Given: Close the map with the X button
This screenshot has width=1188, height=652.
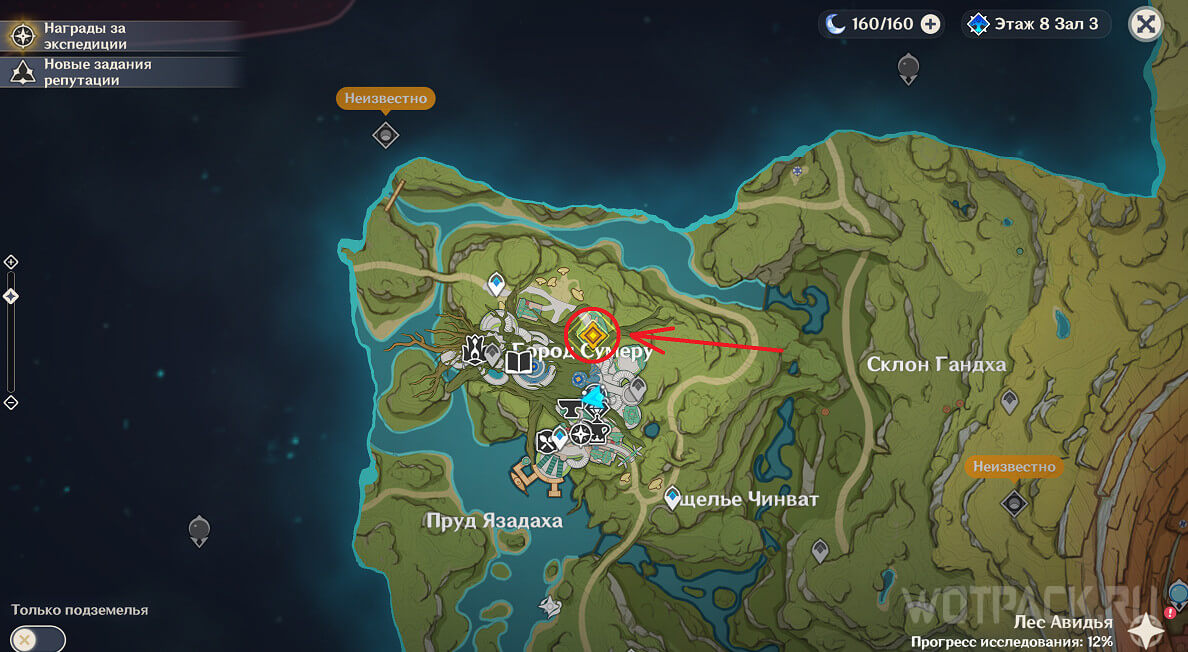Looking at the screenshot, I should [1146, 24].
